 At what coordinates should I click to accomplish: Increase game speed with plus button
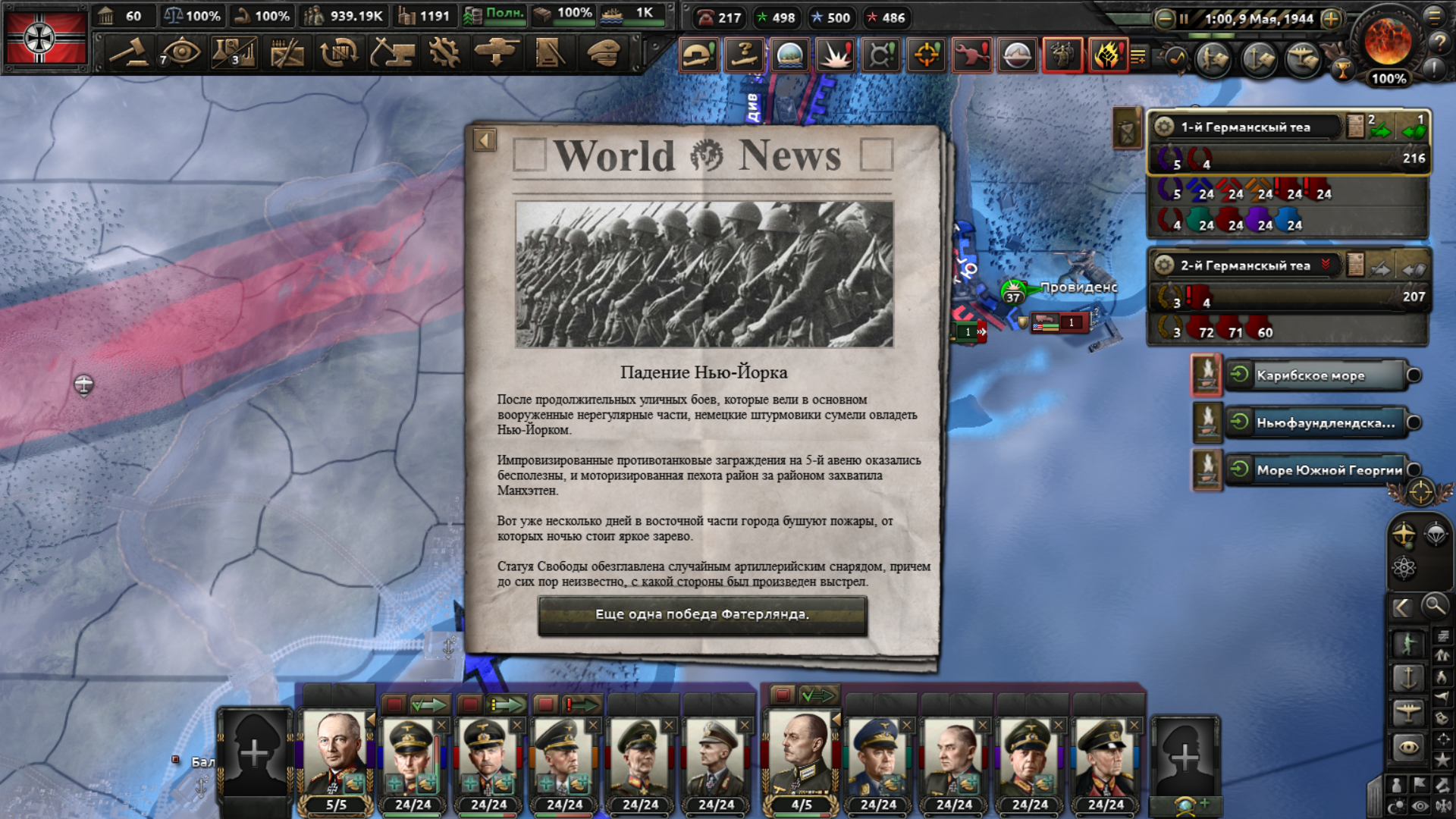click(1331, 19)
